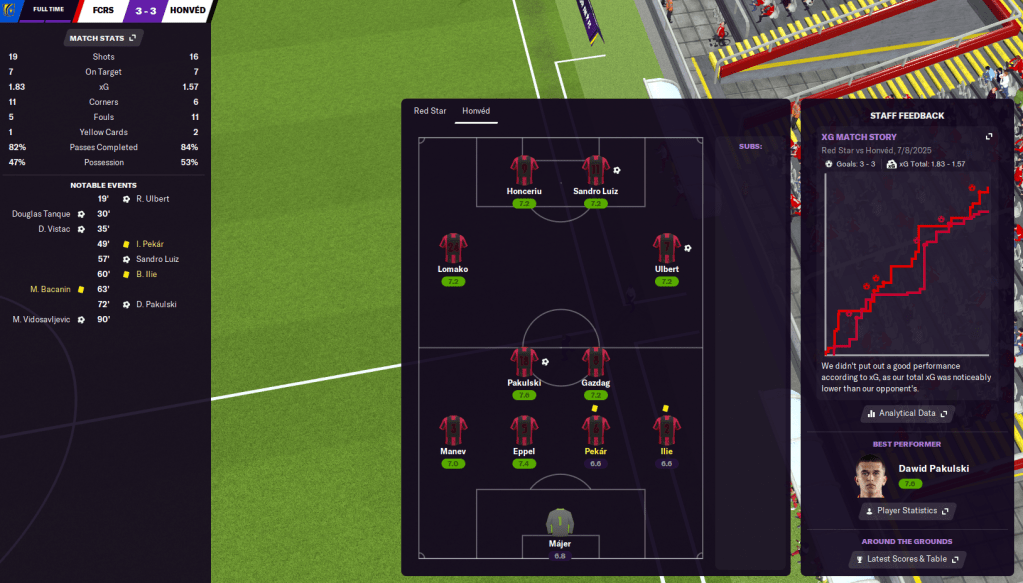Show Latest Scores & Table
This screenshot has width=1023, height=583.
(907, 559)
